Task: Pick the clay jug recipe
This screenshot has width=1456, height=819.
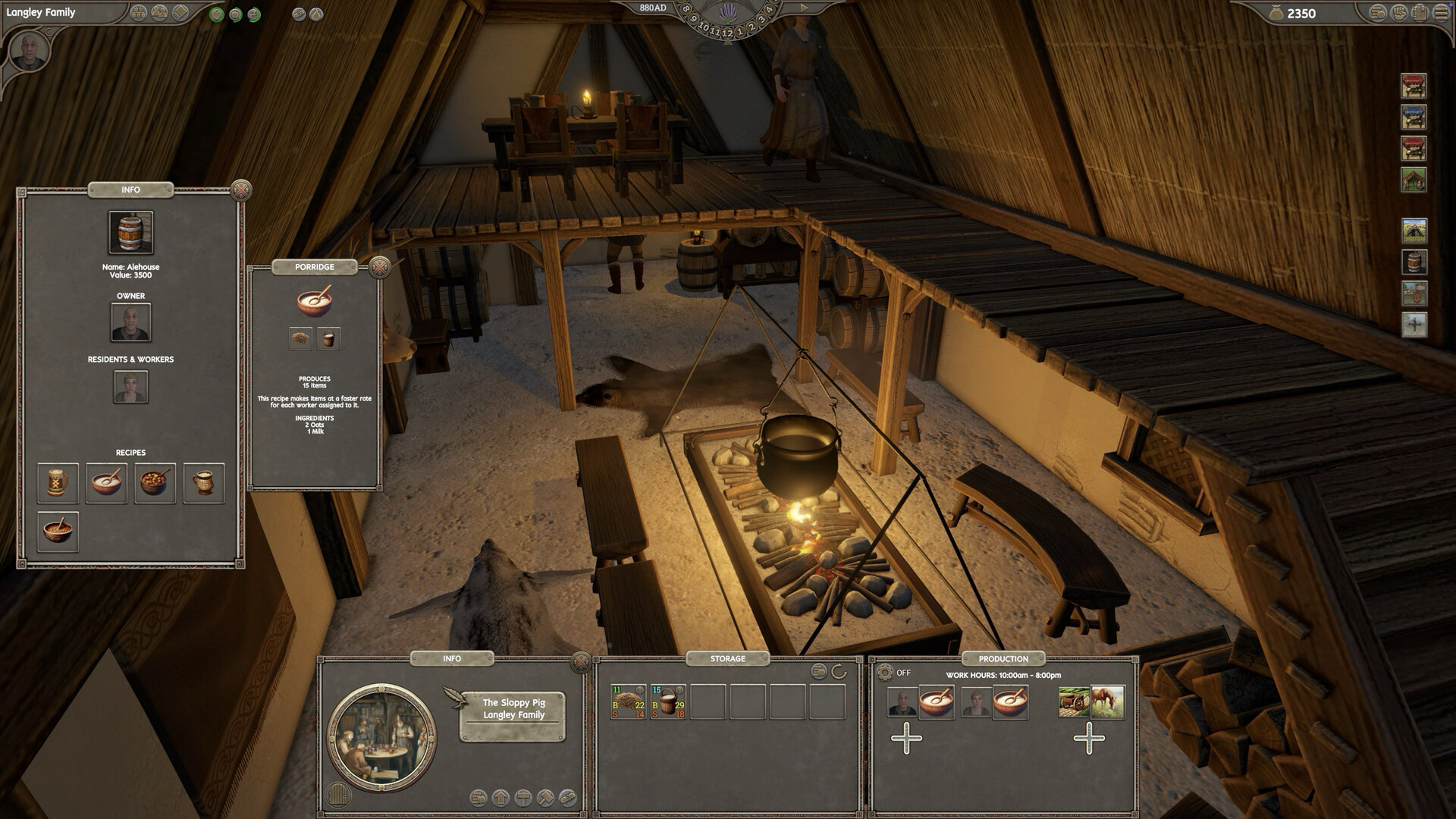Action: 203,483
